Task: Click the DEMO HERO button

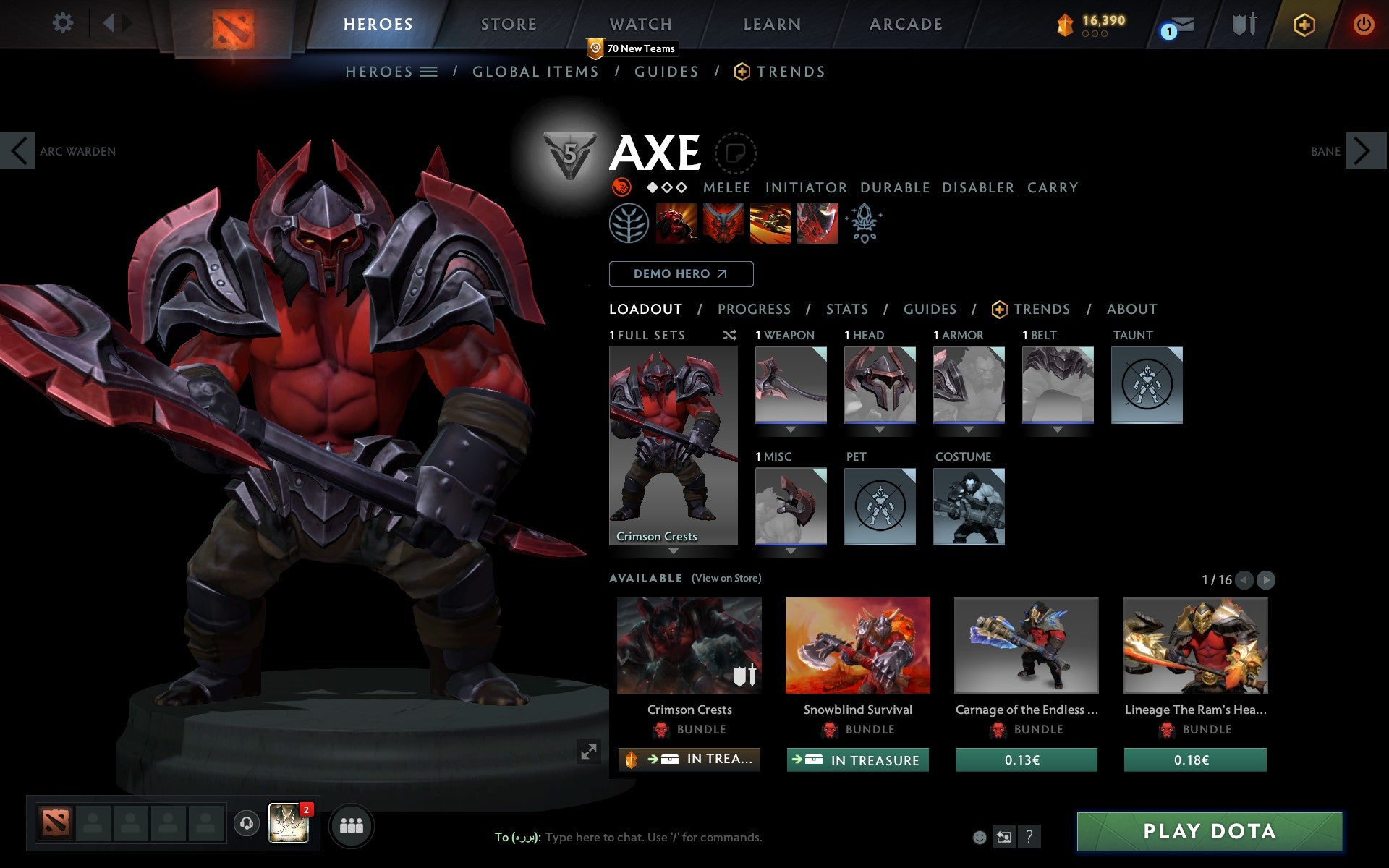Action: point(681,273)
